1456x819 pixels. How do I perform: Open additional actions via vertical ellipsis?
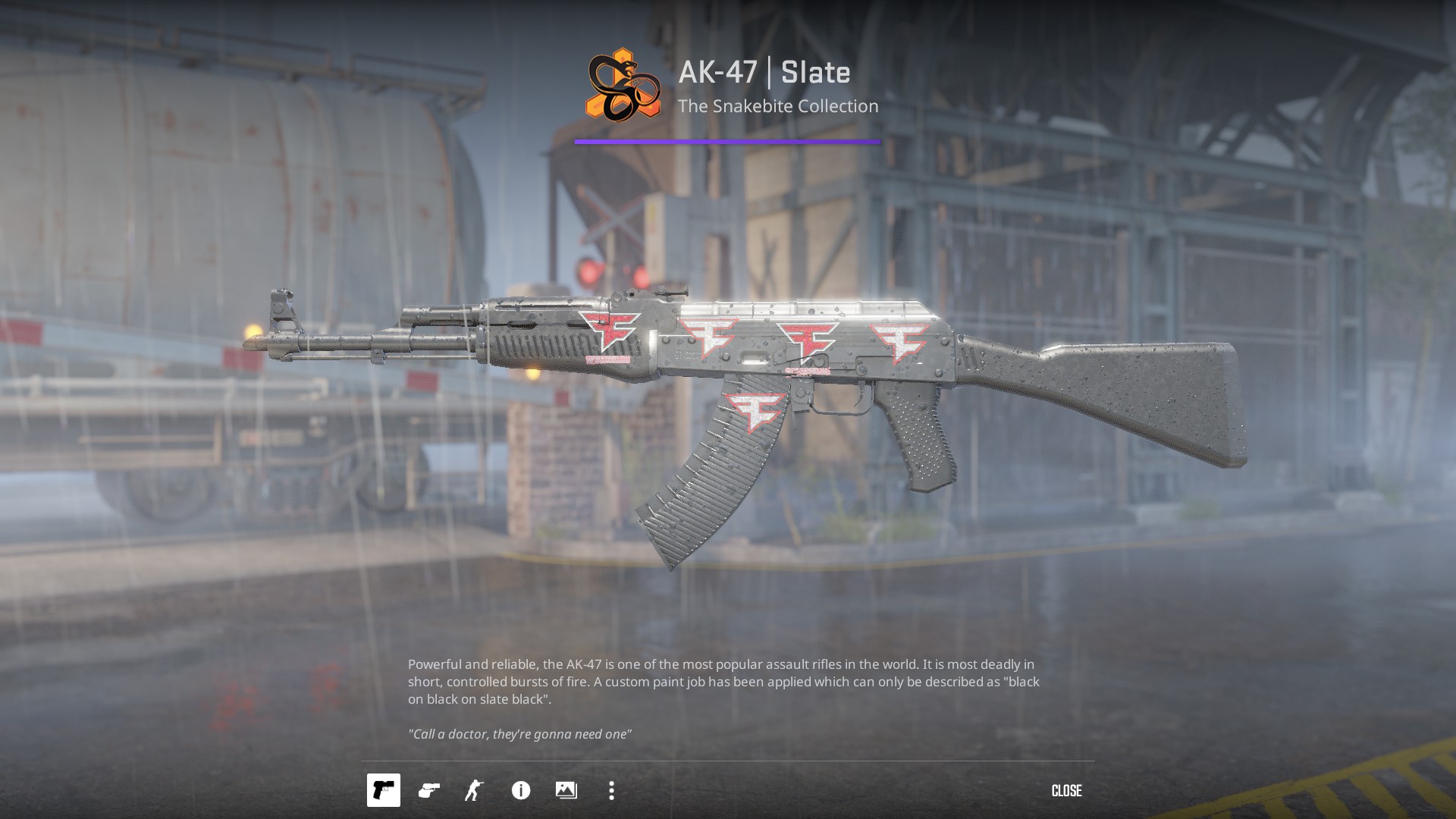point(610,791)
